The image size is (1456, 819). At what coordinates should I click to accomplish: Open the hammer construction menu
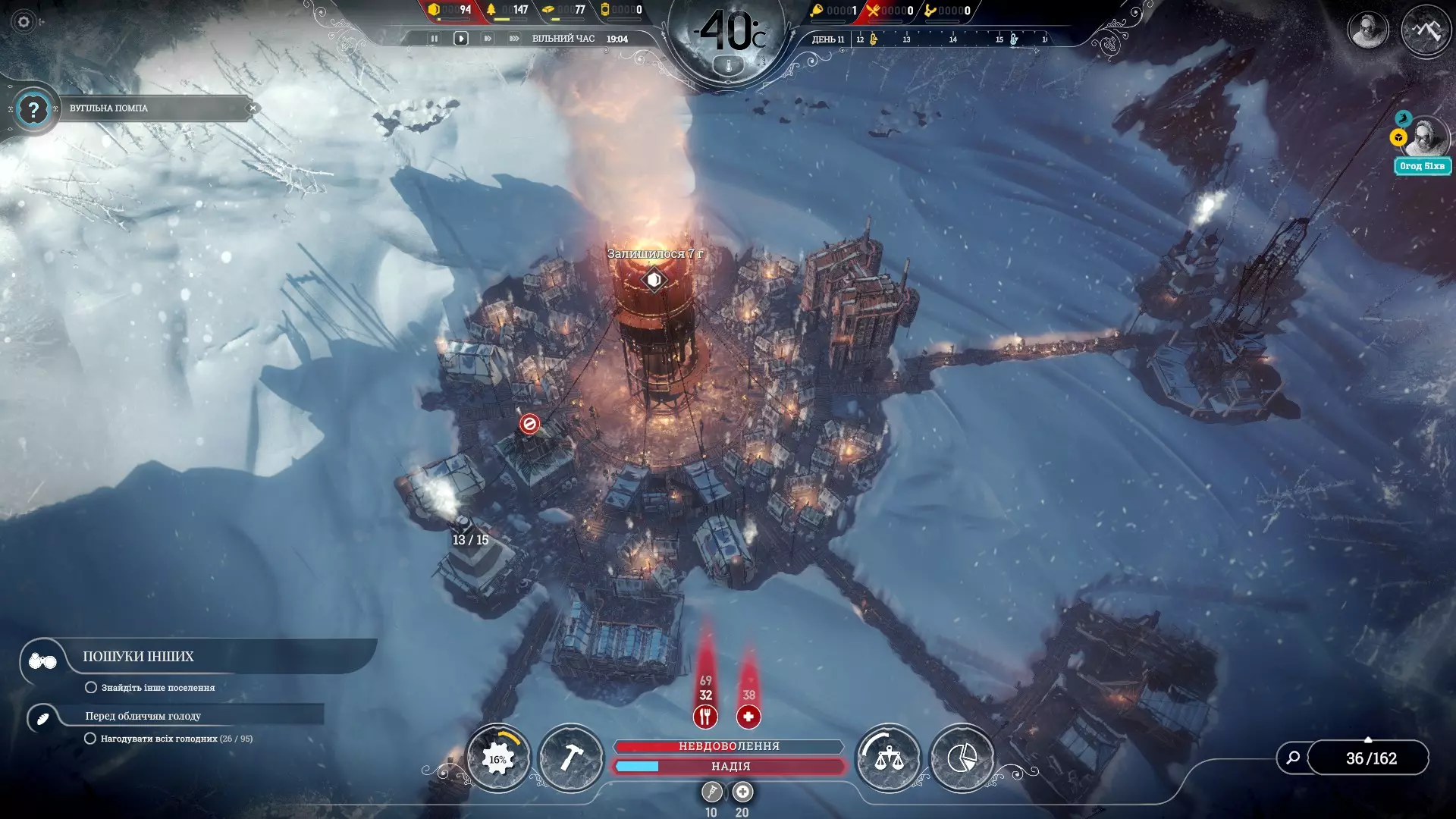click(x=571, y=758)
